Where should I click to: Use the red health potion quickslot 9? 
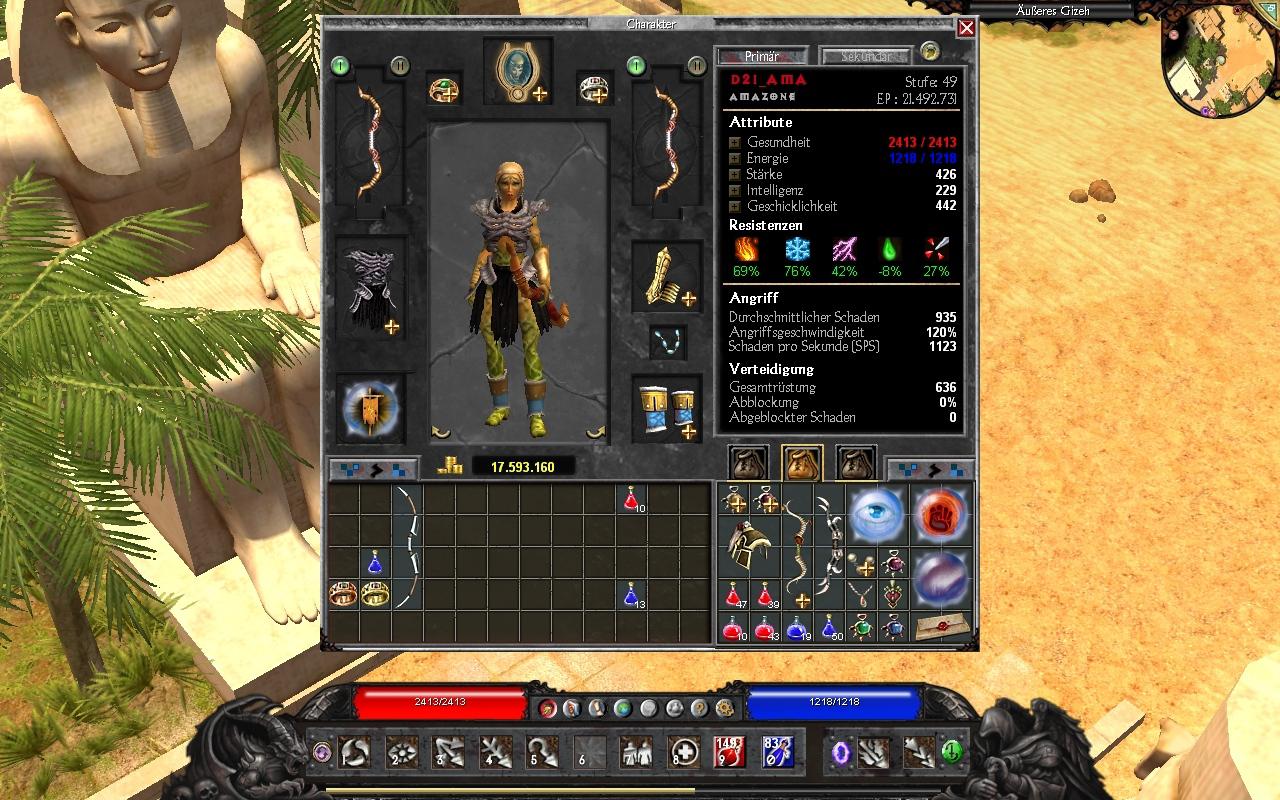(730, 752)
